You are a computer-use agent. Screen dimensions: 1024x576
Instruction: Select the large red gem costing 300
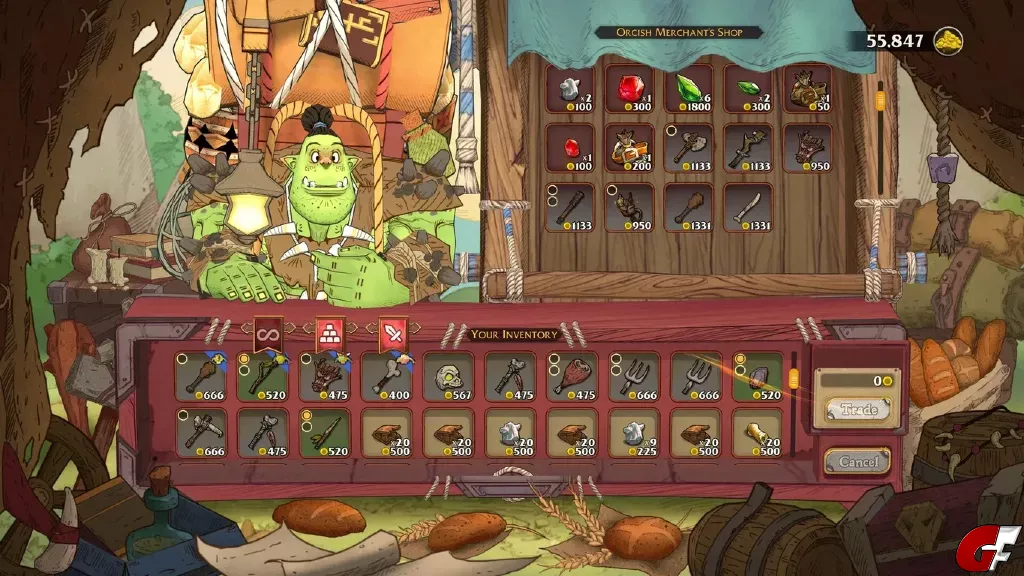(630, 88)
